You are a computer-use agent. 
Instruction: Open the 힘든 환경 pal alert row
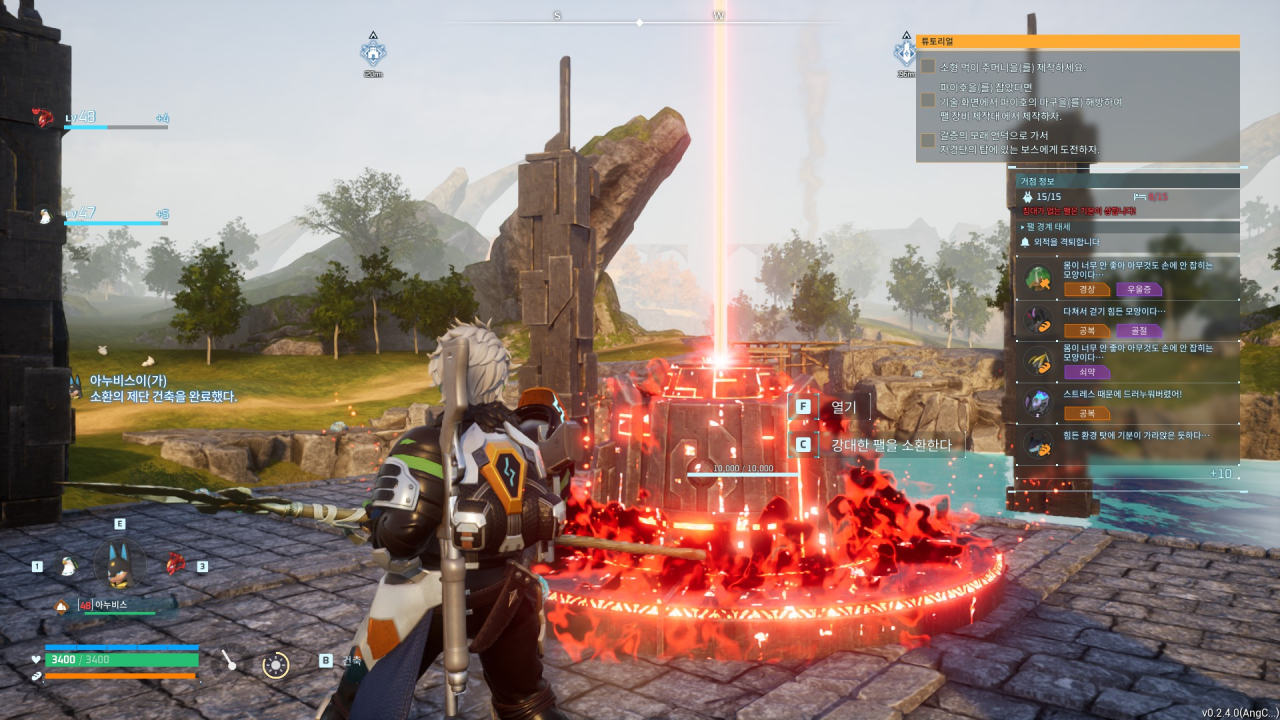[x=1126, y=443]
